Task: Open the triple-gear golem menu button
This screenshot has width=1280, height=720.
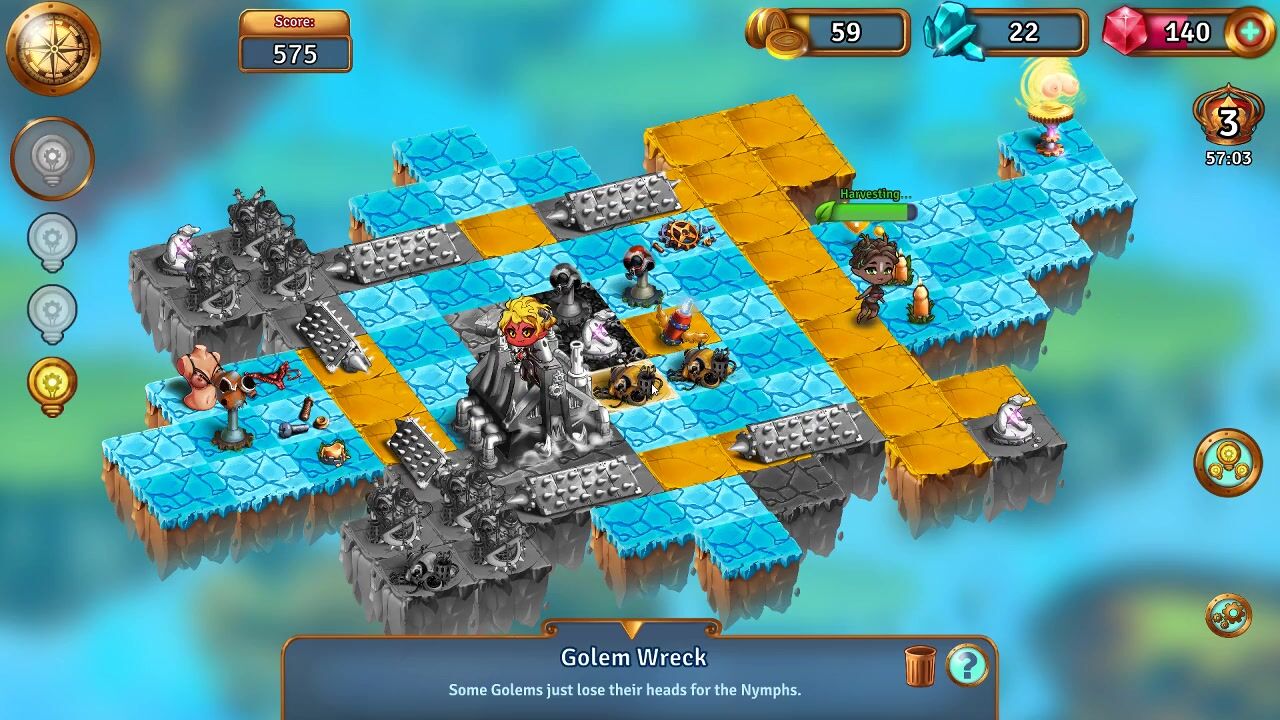Action: [x=1227, y=462]
